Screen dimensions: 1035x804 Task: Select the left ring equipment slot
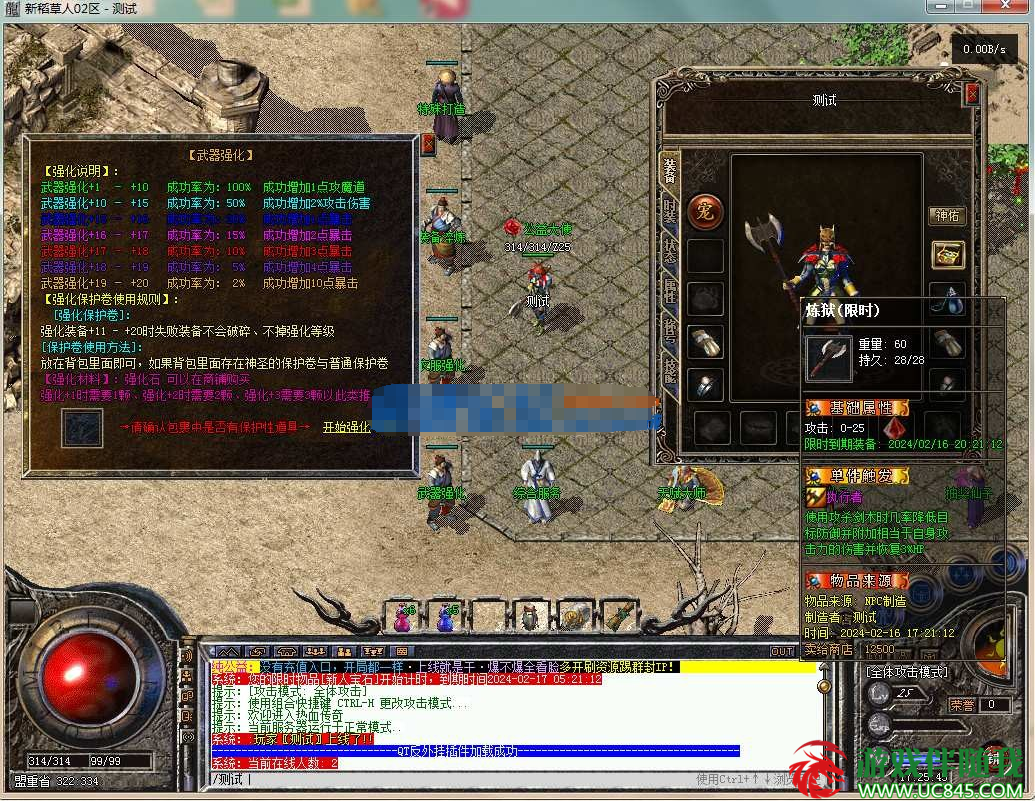pos(706,384)
